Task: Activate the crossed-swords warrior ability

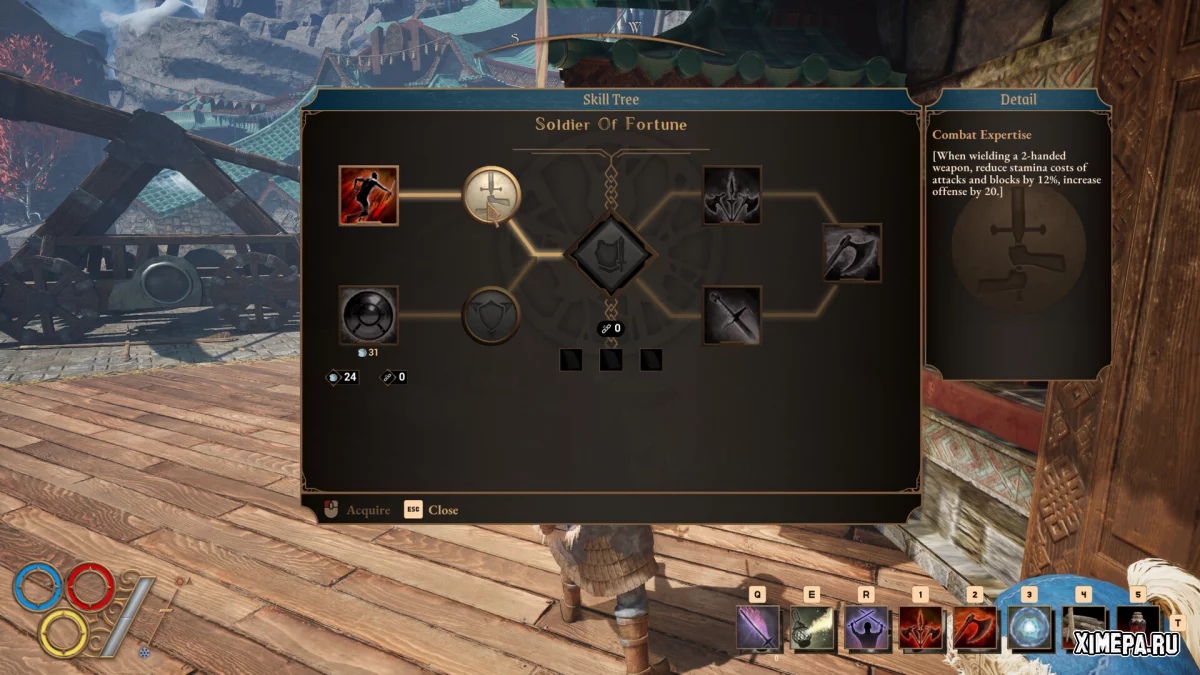Action: 865,628
